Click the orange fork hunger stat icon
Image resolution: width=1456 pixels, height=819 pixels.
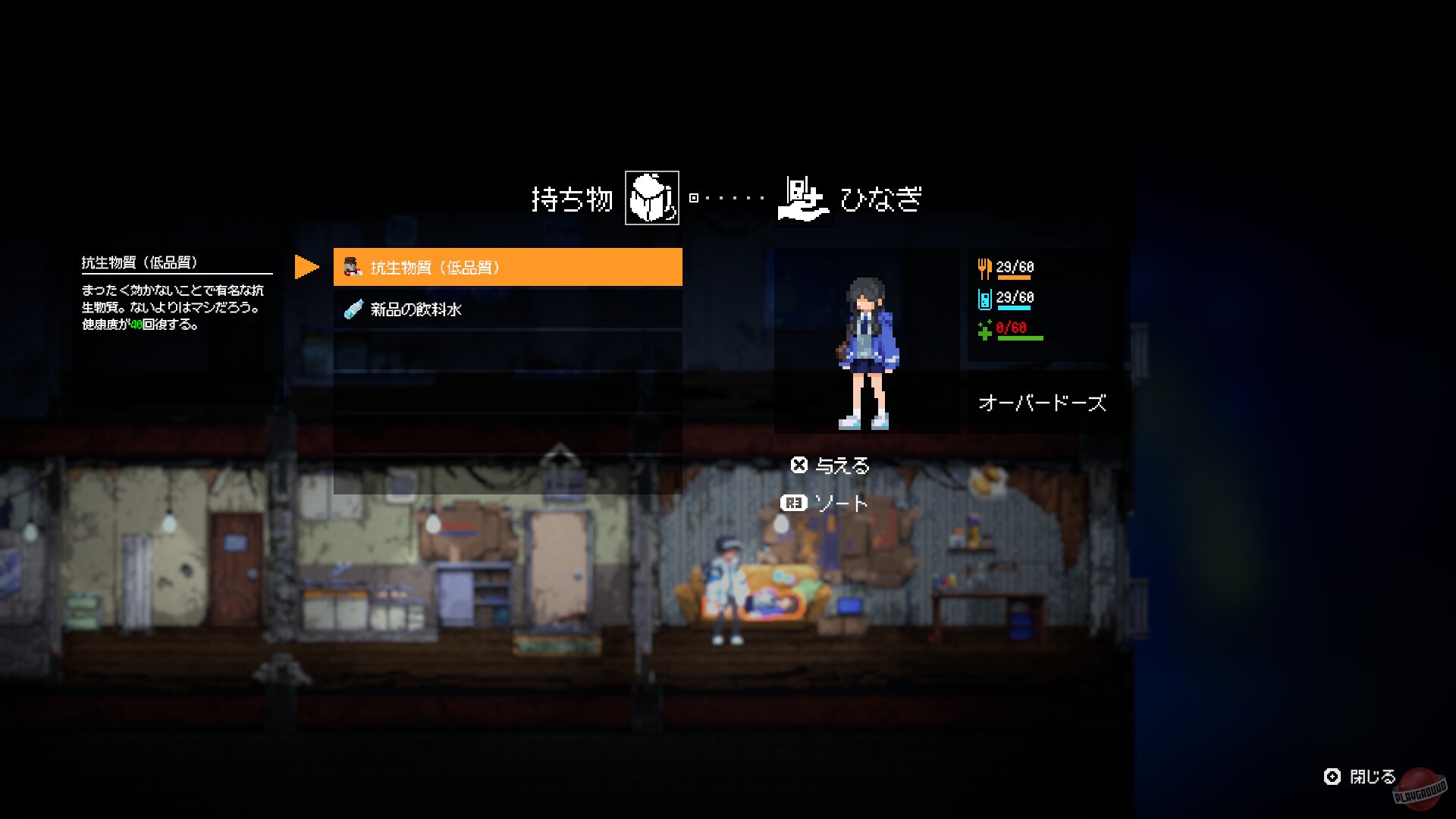click(x=984, y=267)
